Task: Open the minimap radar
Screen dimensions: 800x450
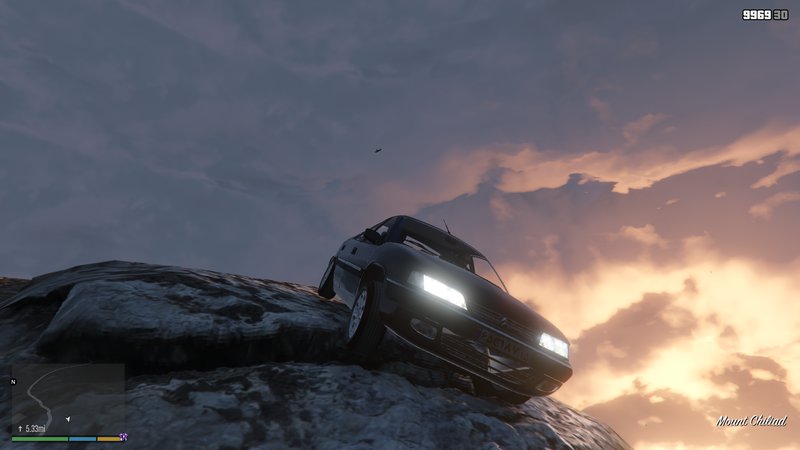Action: (67, 398)
